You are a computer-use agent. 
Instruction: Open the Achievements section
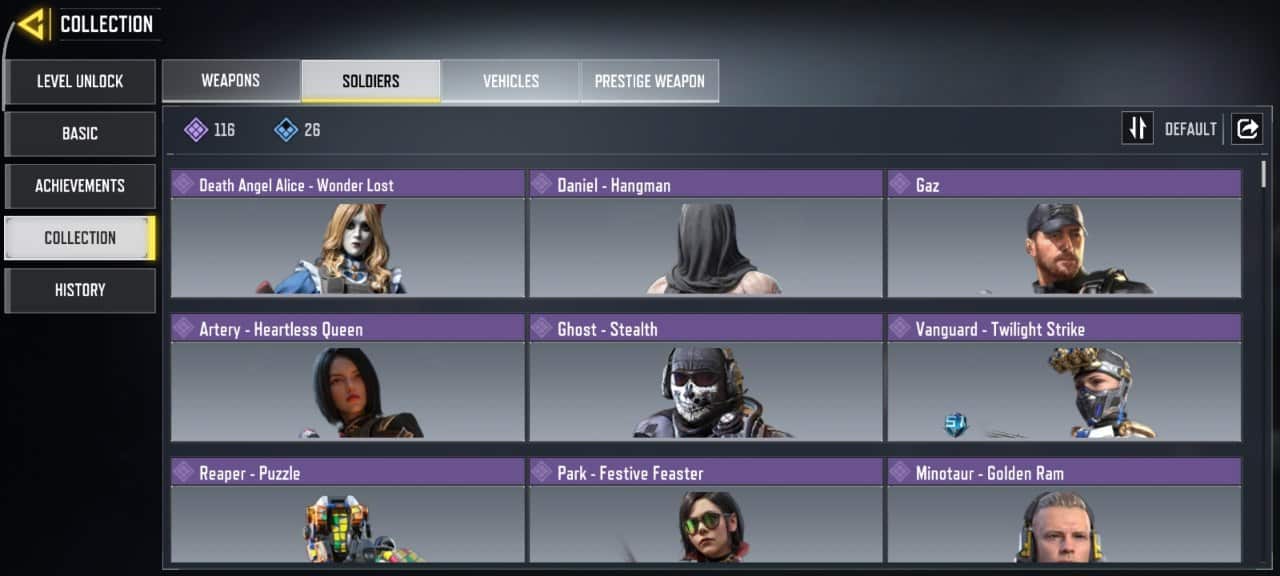coord(80,185)
